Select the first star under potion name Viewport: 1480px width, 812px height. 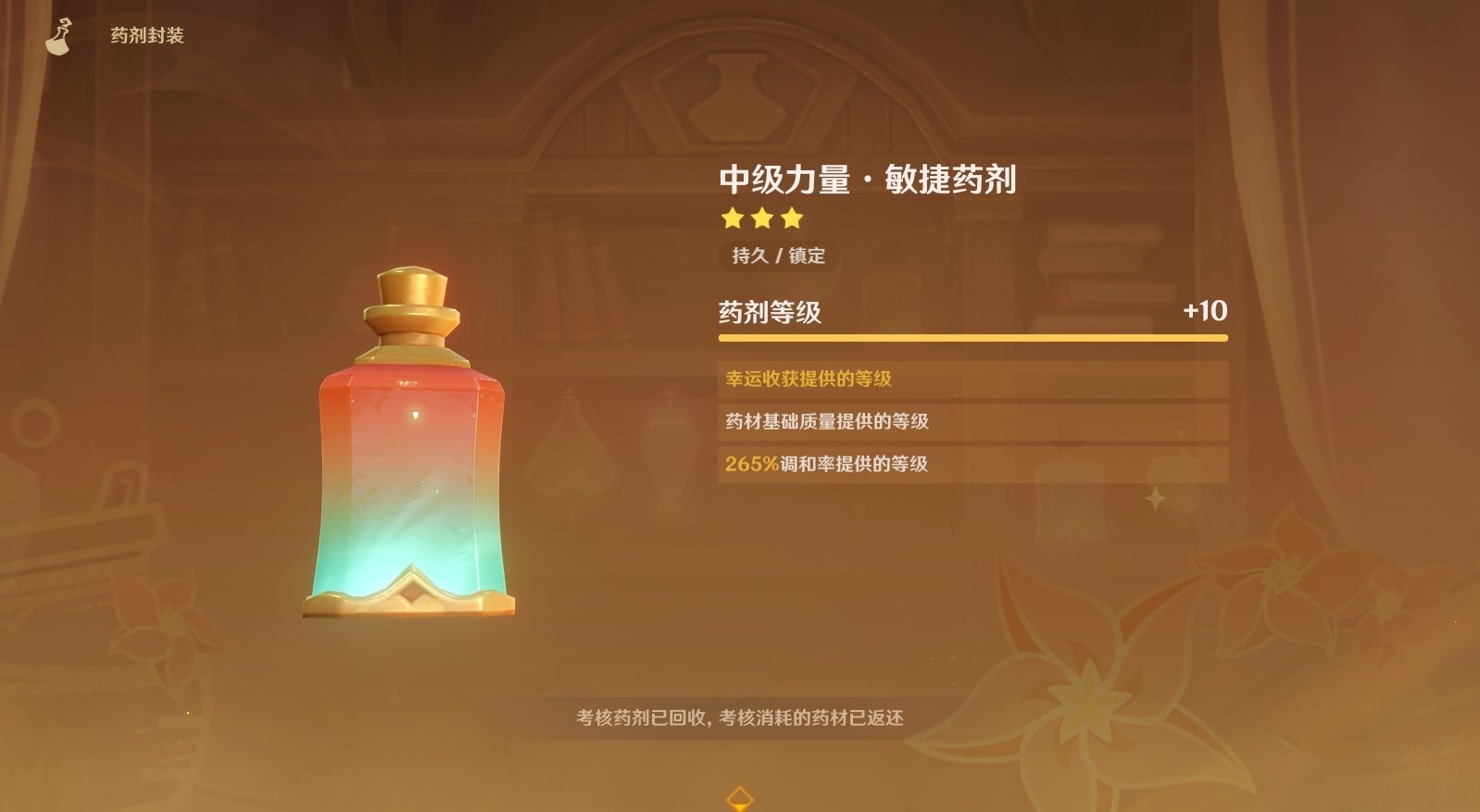pyautogui.click(x=733, y=219)
